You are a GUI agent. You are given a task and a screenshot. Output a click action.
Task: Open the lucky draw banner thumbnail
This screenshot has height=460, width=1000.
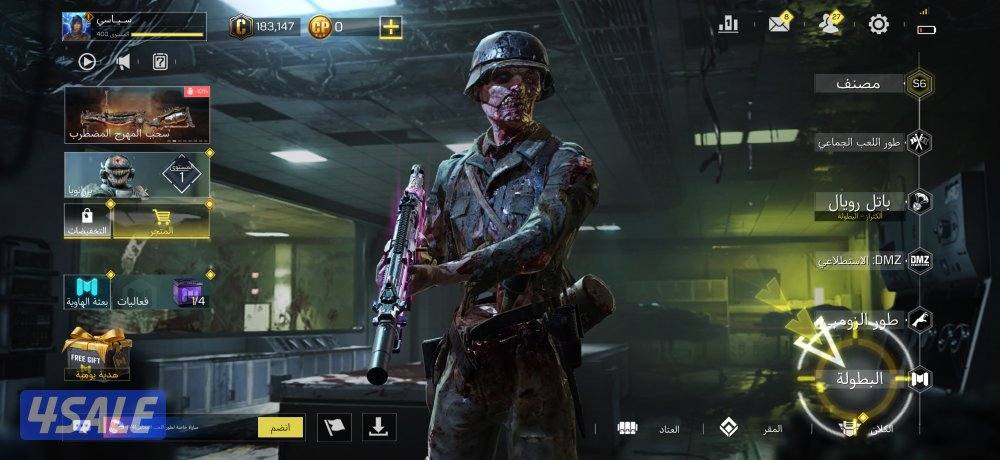137,114
